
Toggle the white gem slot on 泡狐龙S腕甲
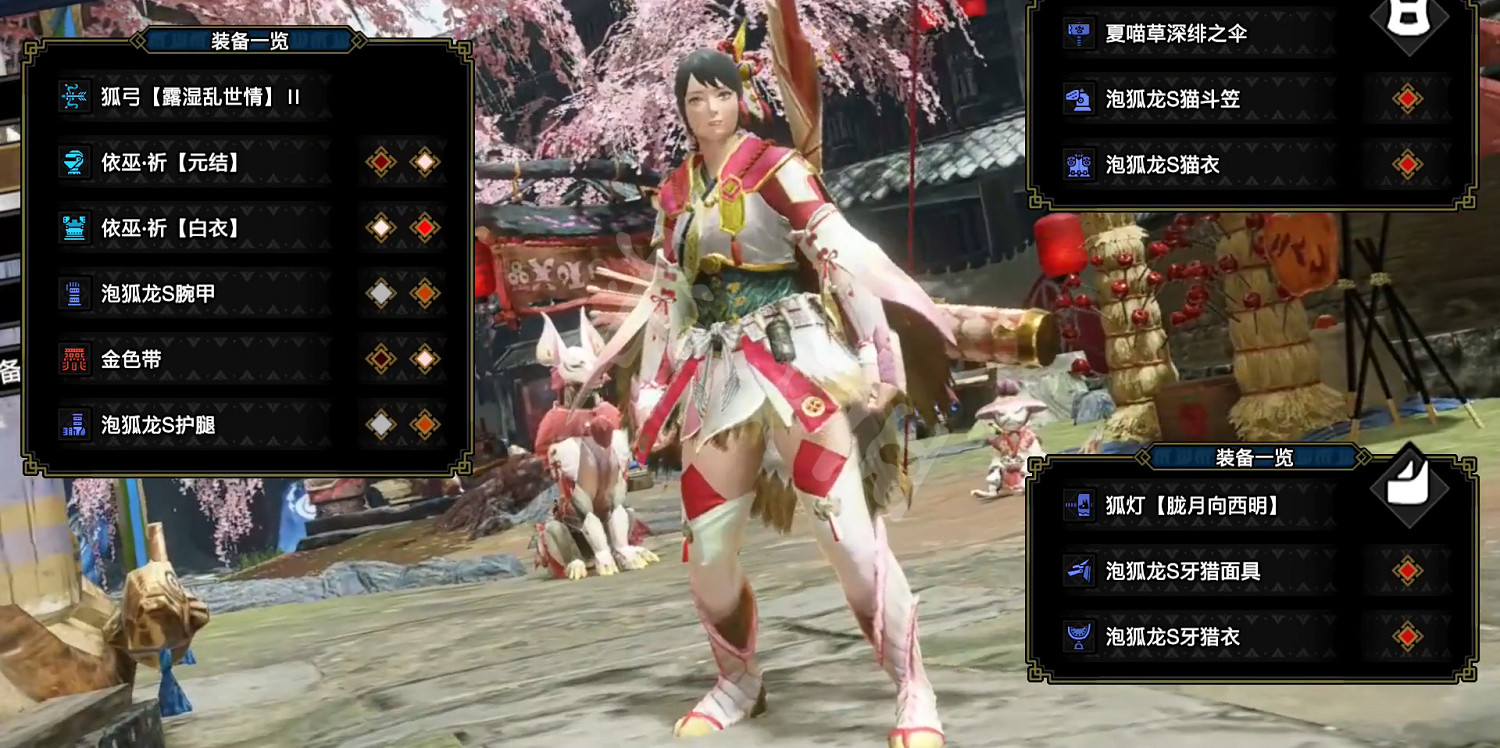tap(383, 293)
